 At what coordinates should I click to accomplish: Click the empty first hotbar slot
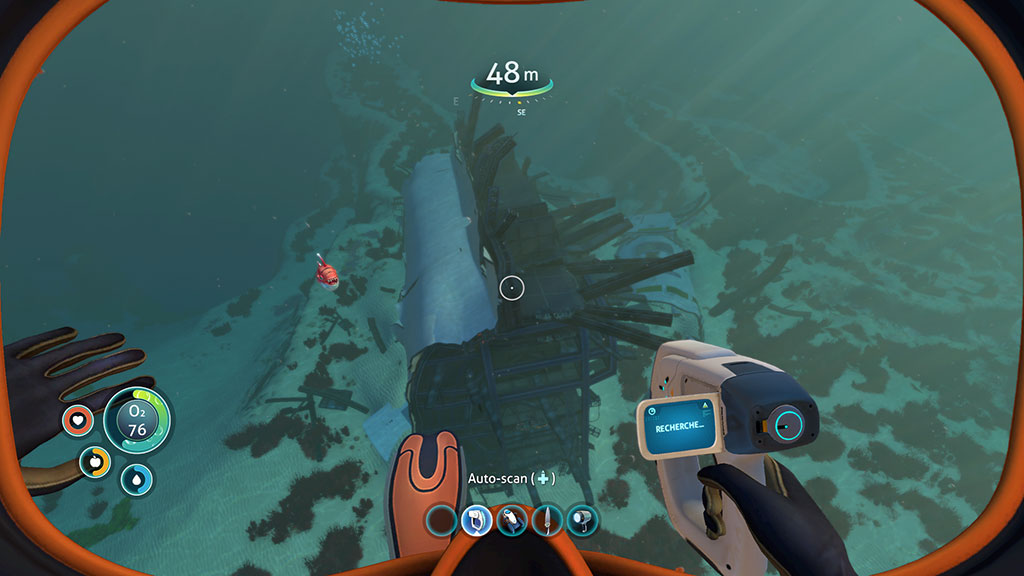[441, 520]
